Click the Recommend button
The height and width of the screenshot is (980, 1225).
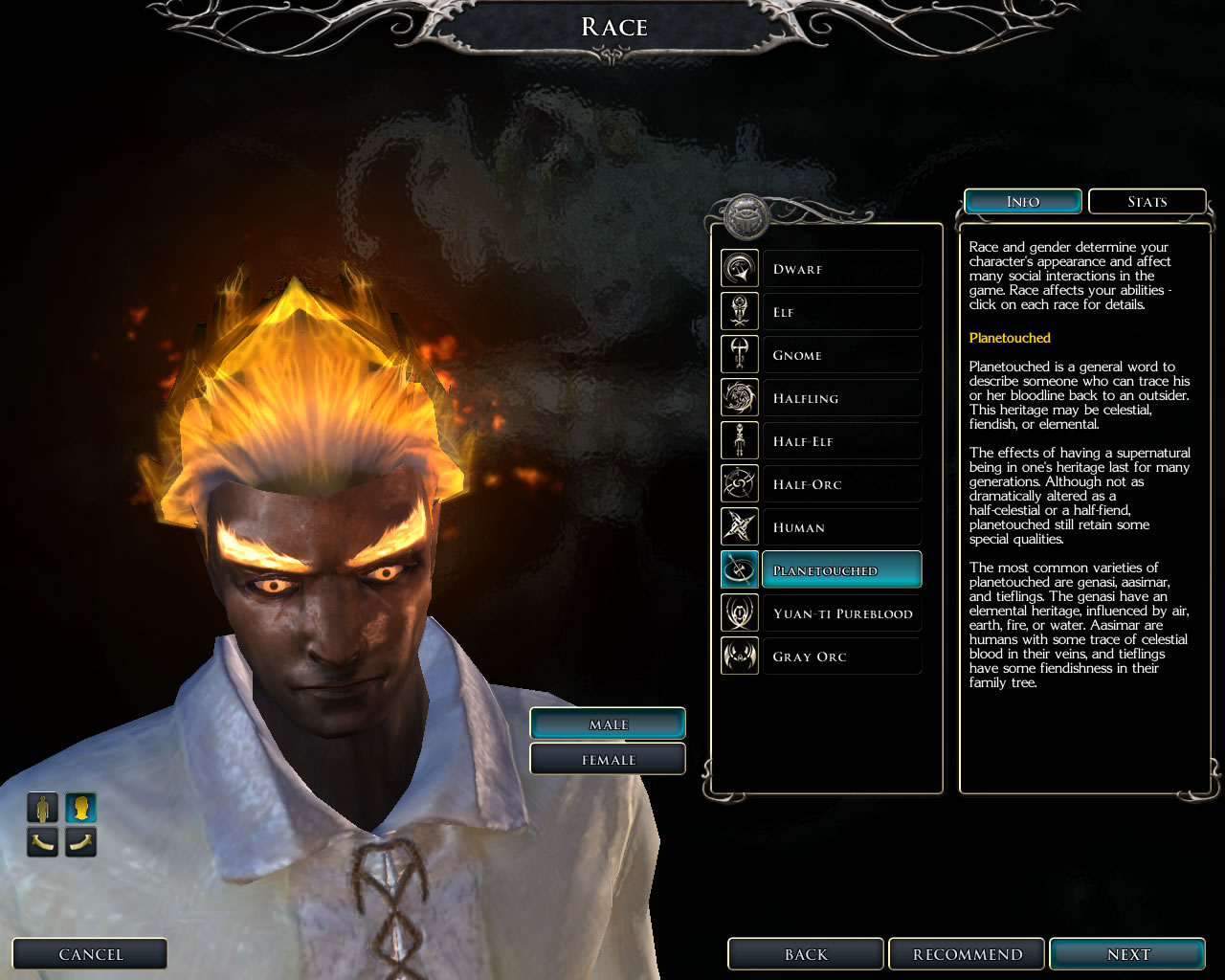click(x=968, y=954)
